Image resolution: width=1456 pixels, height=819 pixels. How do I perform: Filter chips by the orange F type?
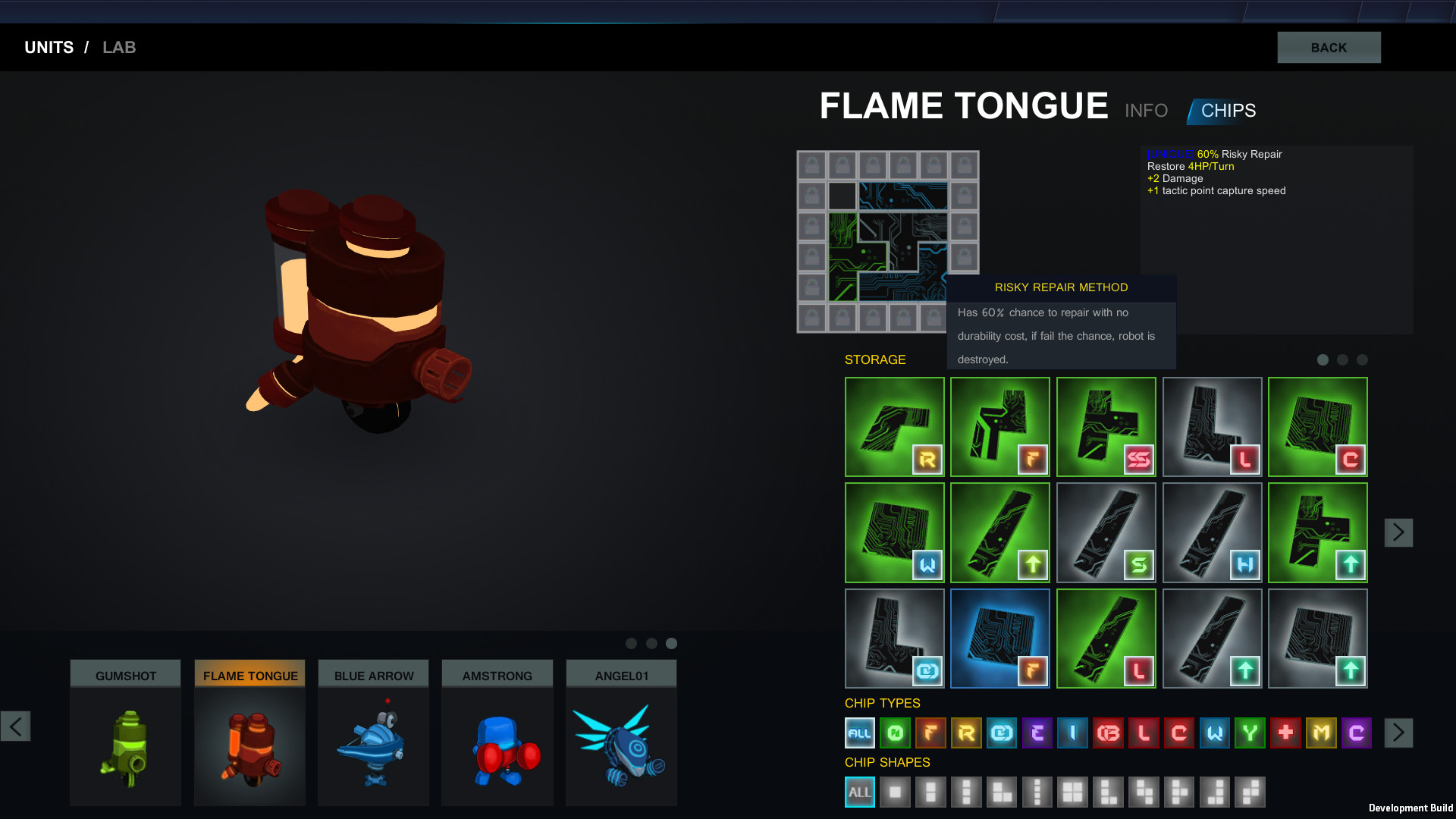[x=931, y=733]
